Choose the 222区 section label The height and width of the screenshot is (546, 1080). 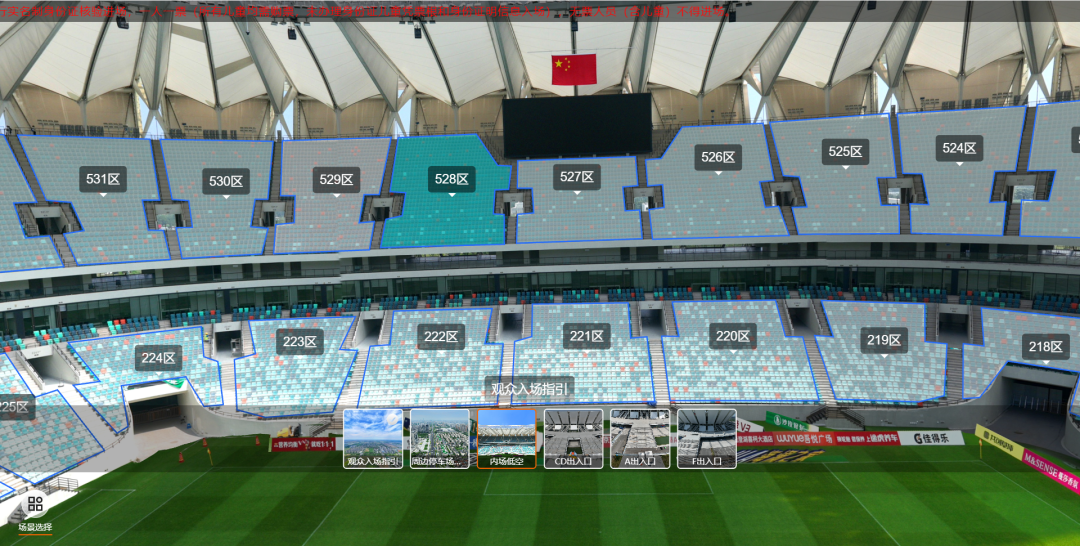(441, 336)
